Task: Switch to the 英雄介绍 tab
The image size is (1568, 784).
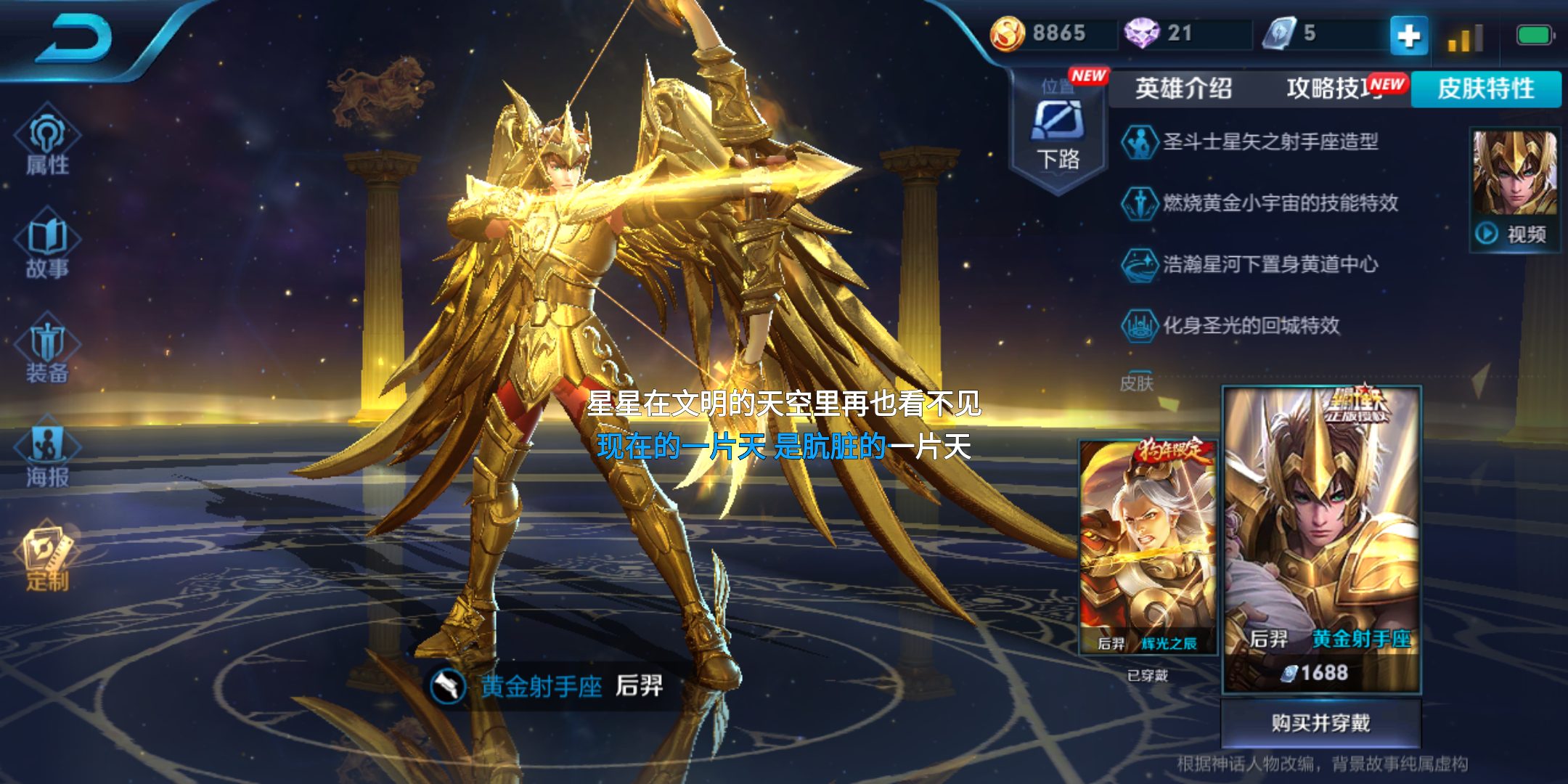Action: 1183,89
